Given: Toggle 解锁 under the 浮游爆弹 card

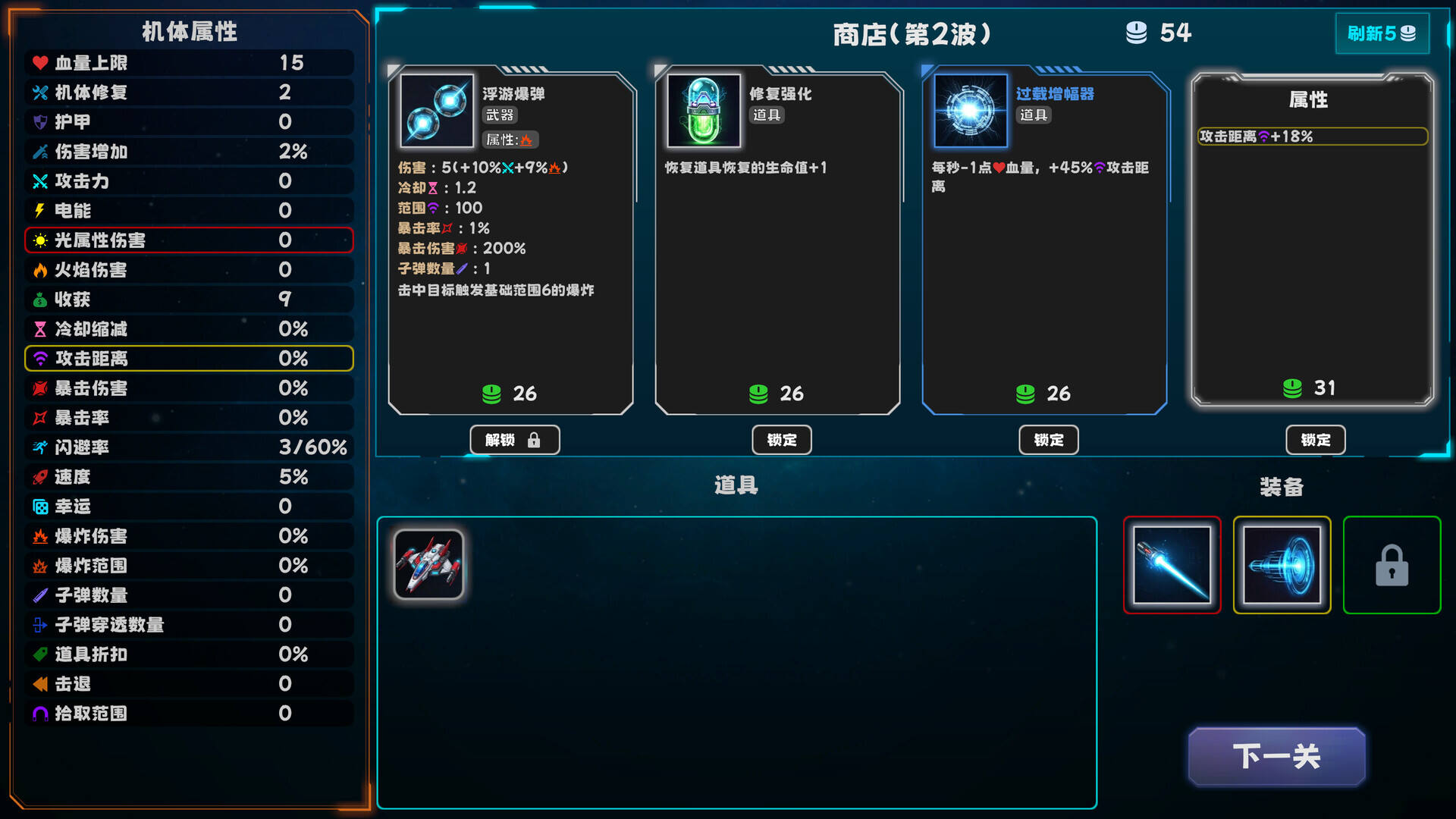Looking at the screenshot, I should pyautogui.click(x=514, y=440).
